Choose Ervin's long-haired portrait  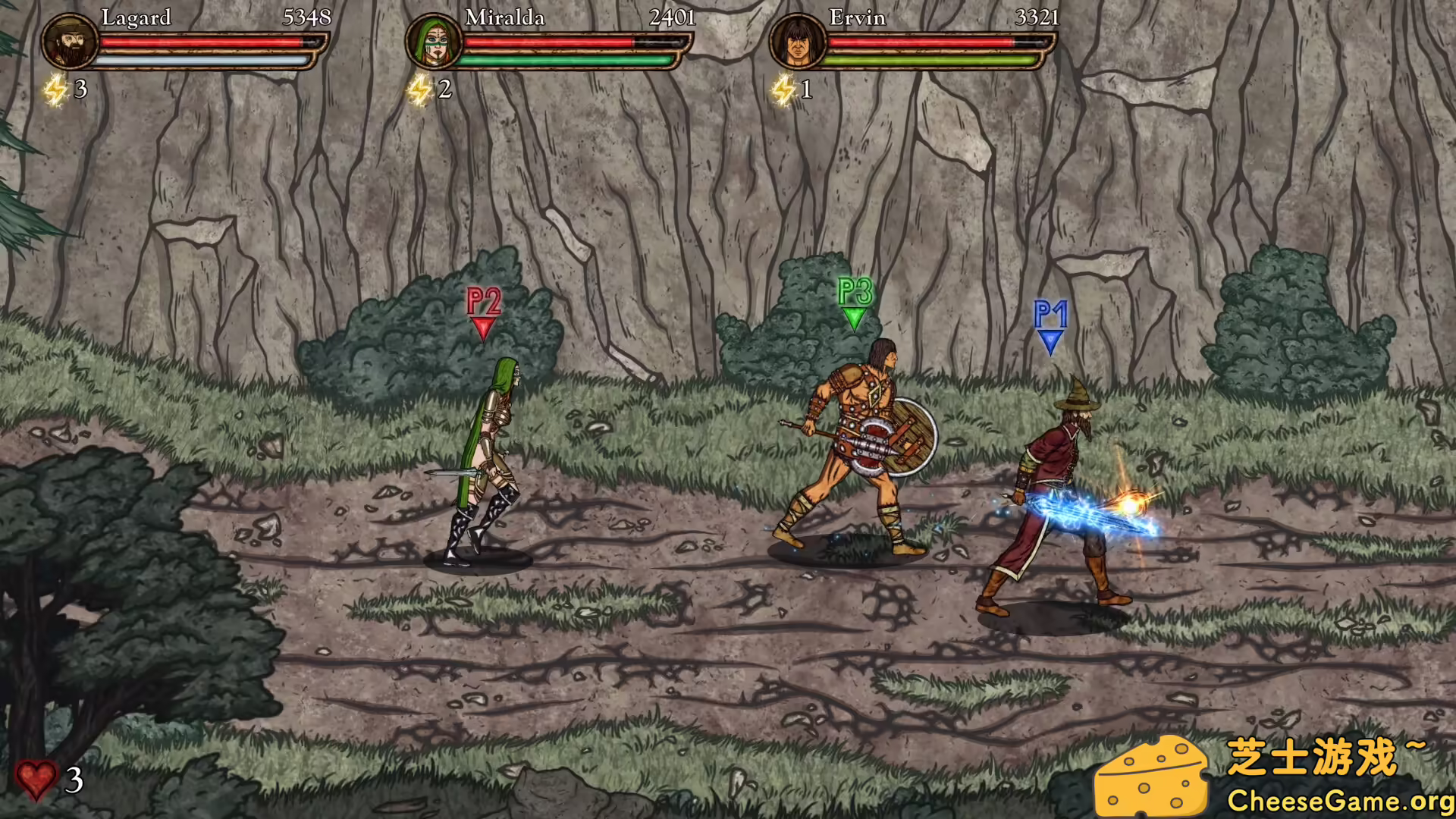tap(798, 41)
